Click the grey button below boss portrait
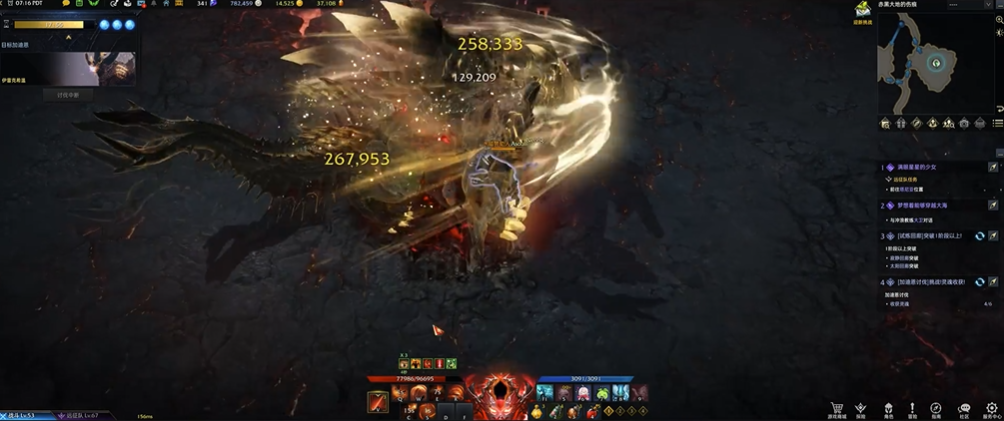Screen dimensions: 1004x421 tap(68, 95)
